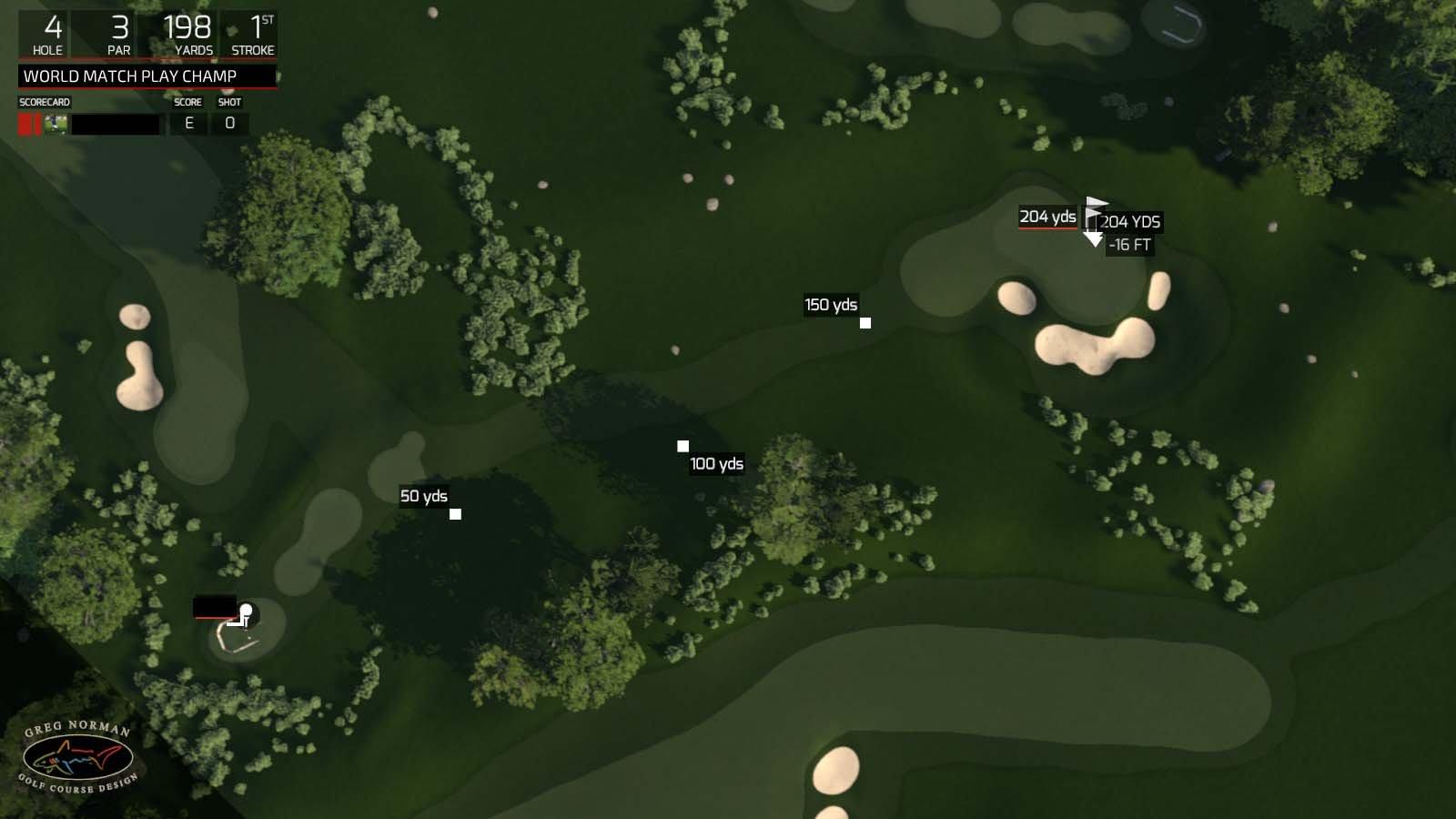Click the SHOT counter showing 0
This screenshot has height=819, width=1456.
(230, 124)
